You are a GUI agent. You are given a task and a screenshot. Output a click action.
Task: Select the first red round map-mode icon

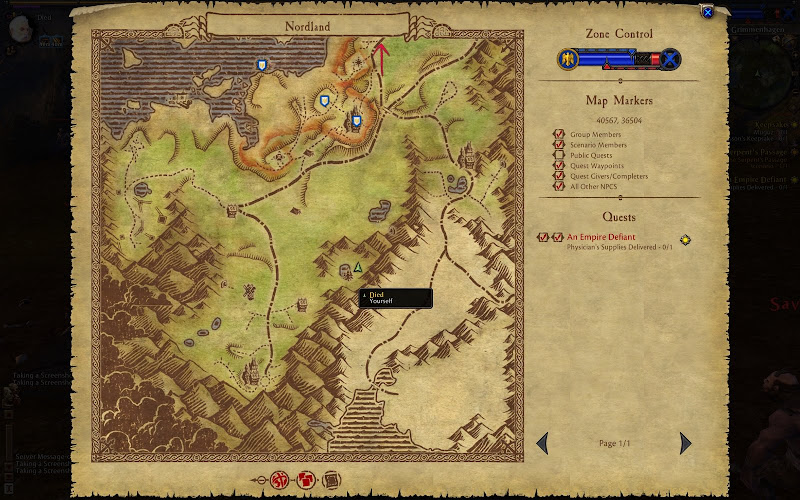click(x=279, y=480)
